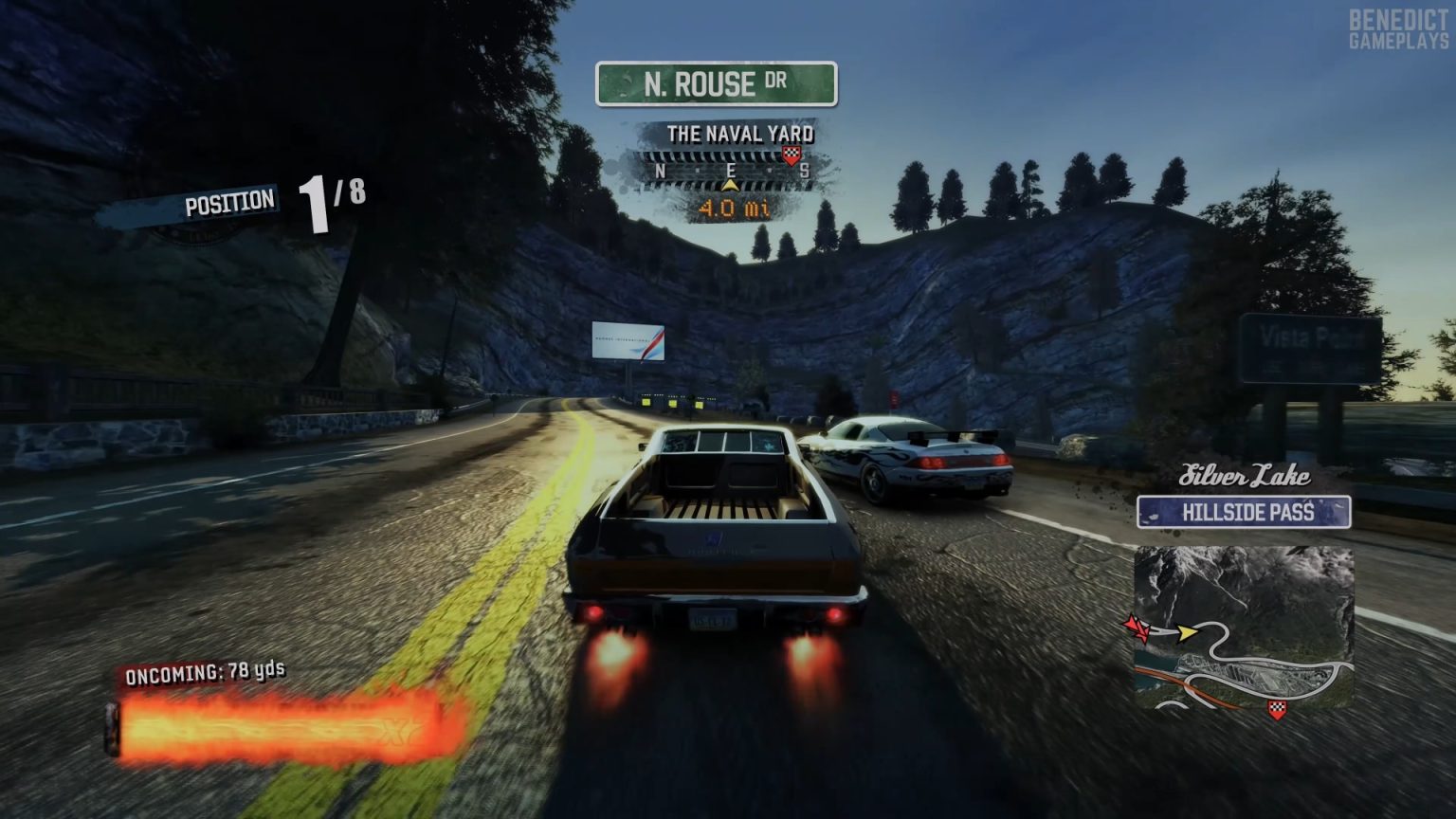Viewport: 1456px width, 819px height.
Task: Expand THE NAVAL YARD destination banner
Action: point(743,134)
